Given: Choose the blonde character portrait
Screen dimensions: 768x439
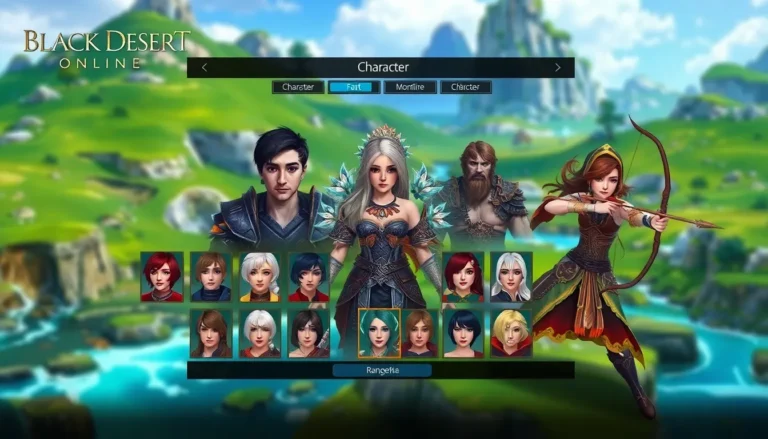Looking at the screenshot, I should (x=511, y=333).
